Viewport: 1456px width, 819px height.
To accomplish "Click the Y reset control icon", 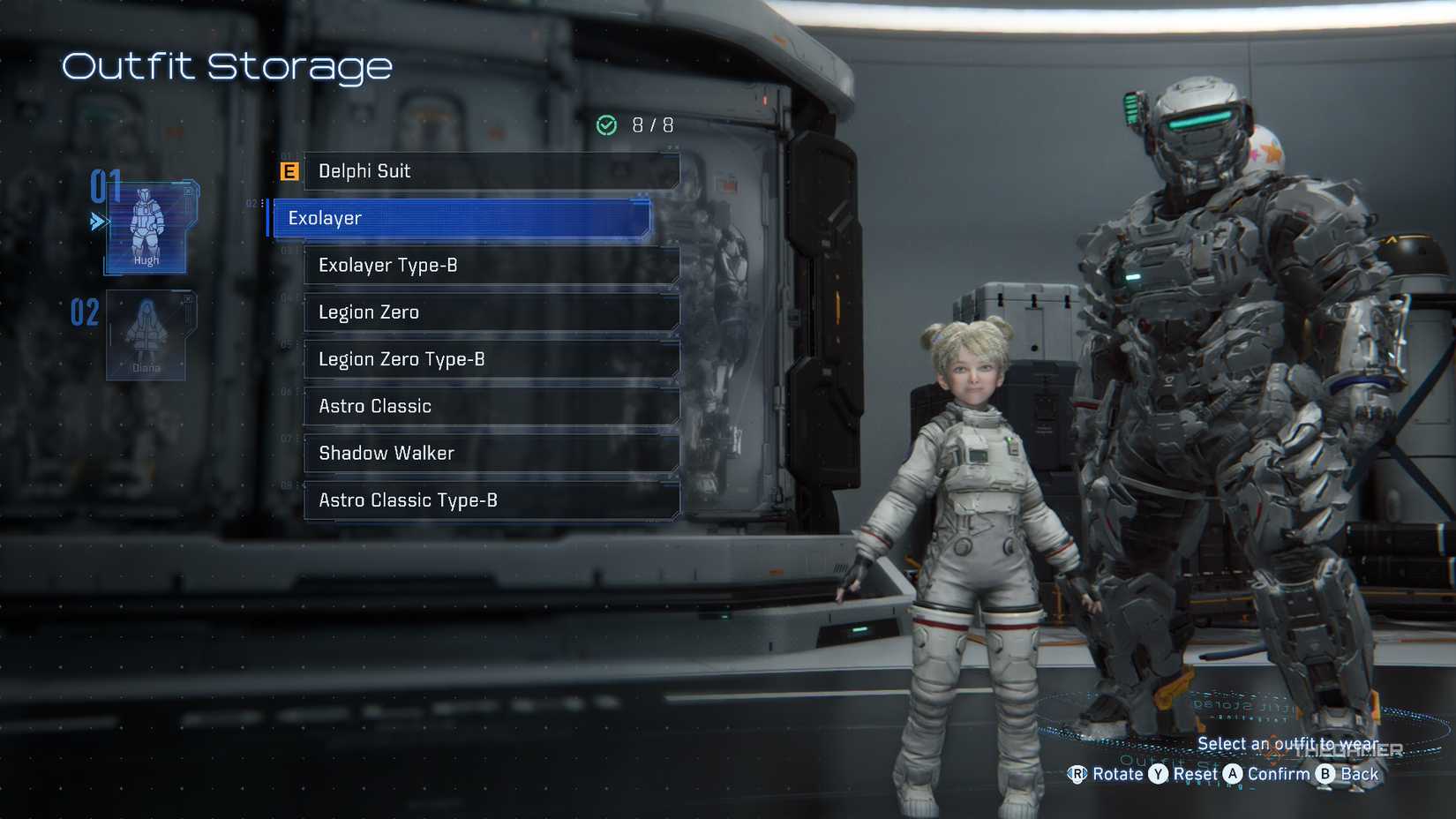I will tap(1158, 774).
